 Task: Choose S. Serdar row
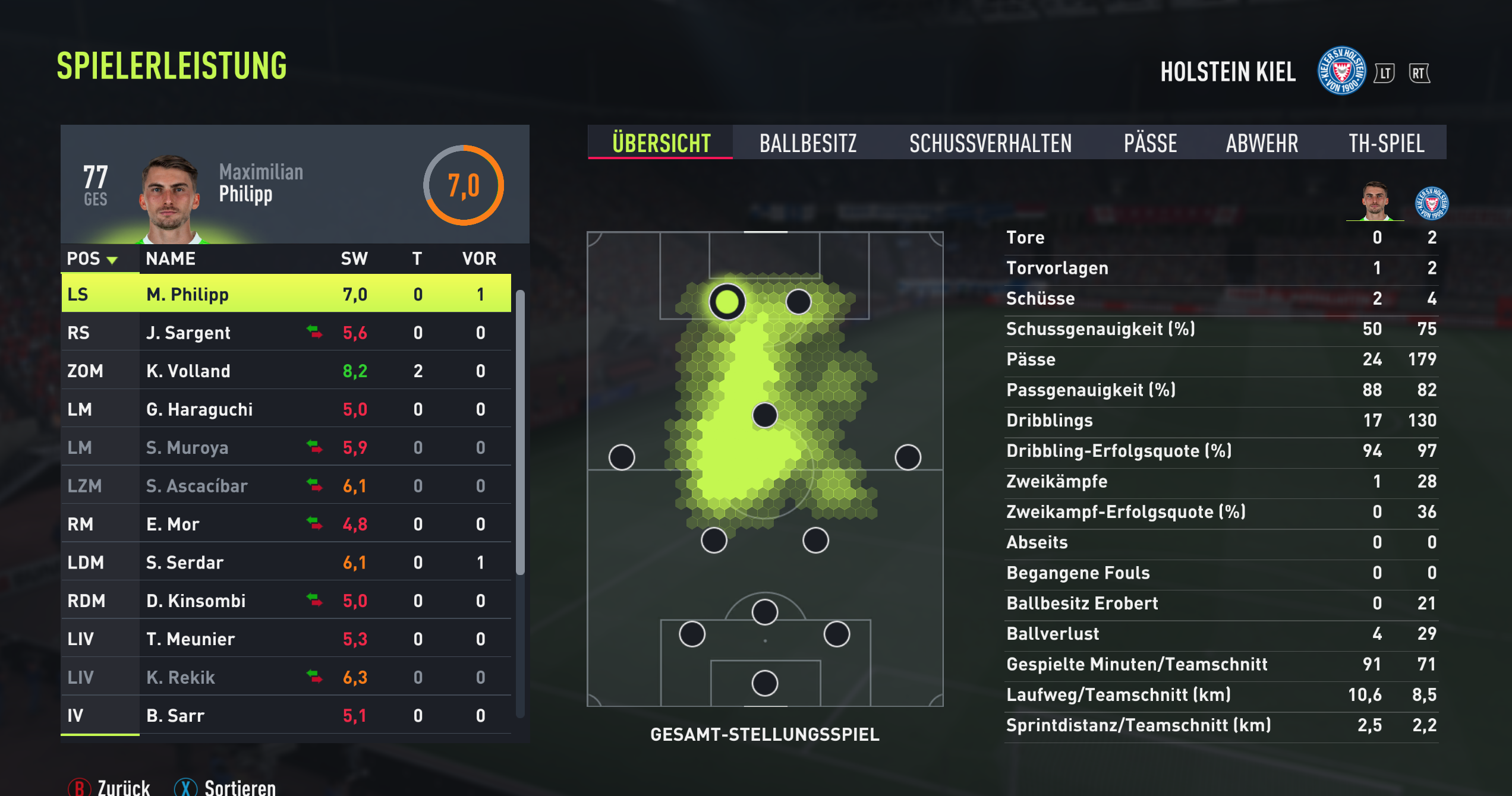[286, 563]
